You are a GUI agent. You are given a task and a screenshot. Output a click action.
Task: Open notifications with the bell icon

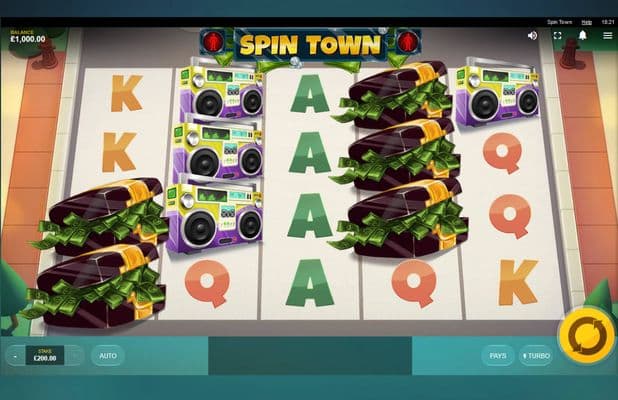[x=583, y=35]
